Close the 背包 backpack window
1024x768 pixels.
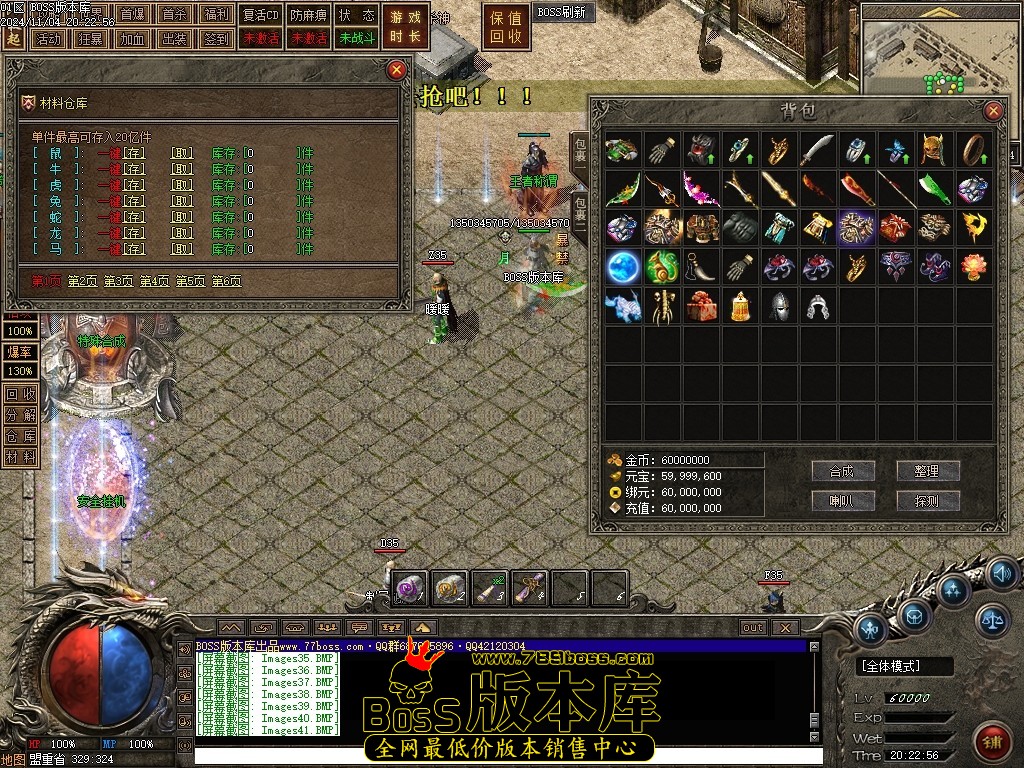993,110
